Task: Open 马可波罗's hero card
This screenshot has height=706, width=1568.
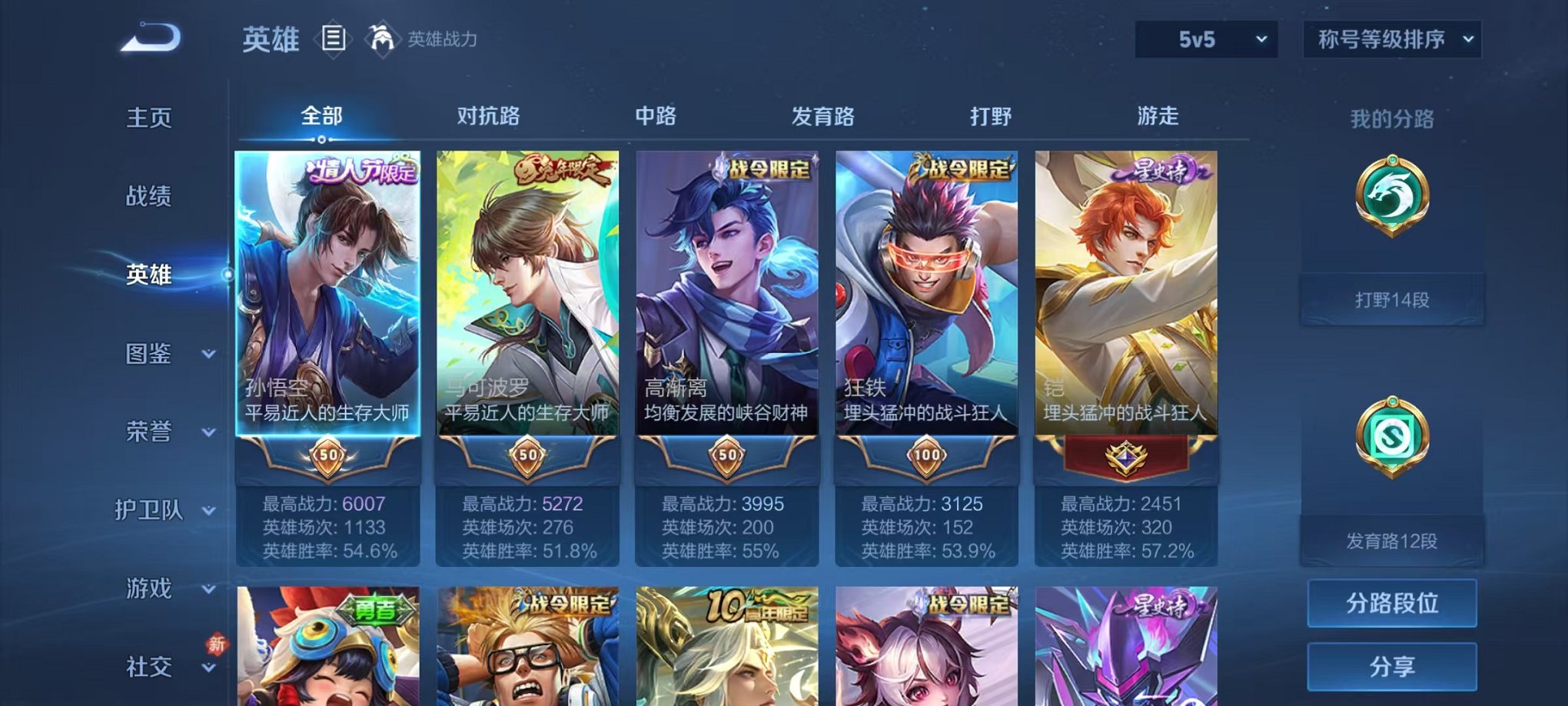Action: point(527,300)
